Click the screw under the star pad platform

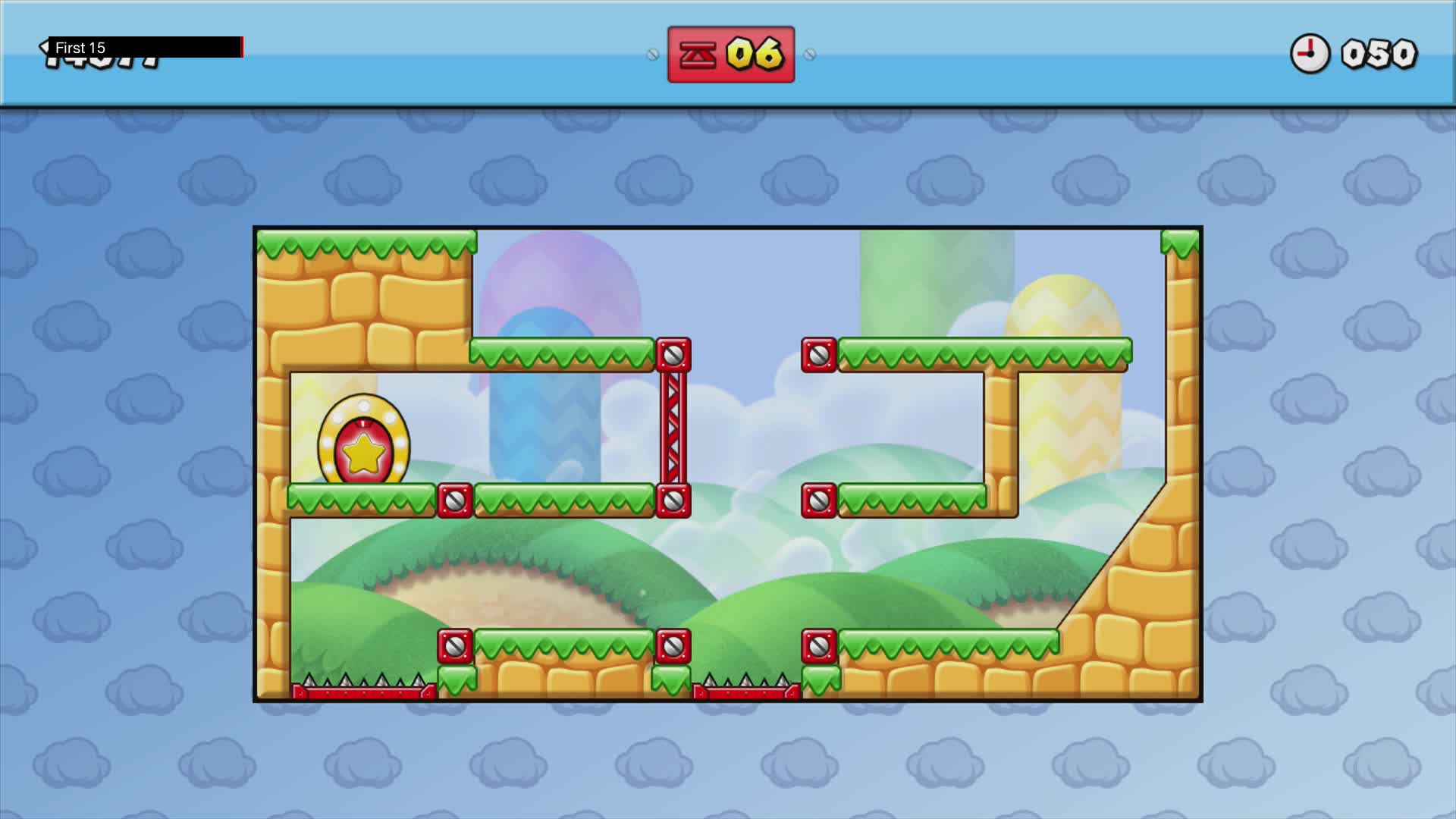tap(453, 500)
